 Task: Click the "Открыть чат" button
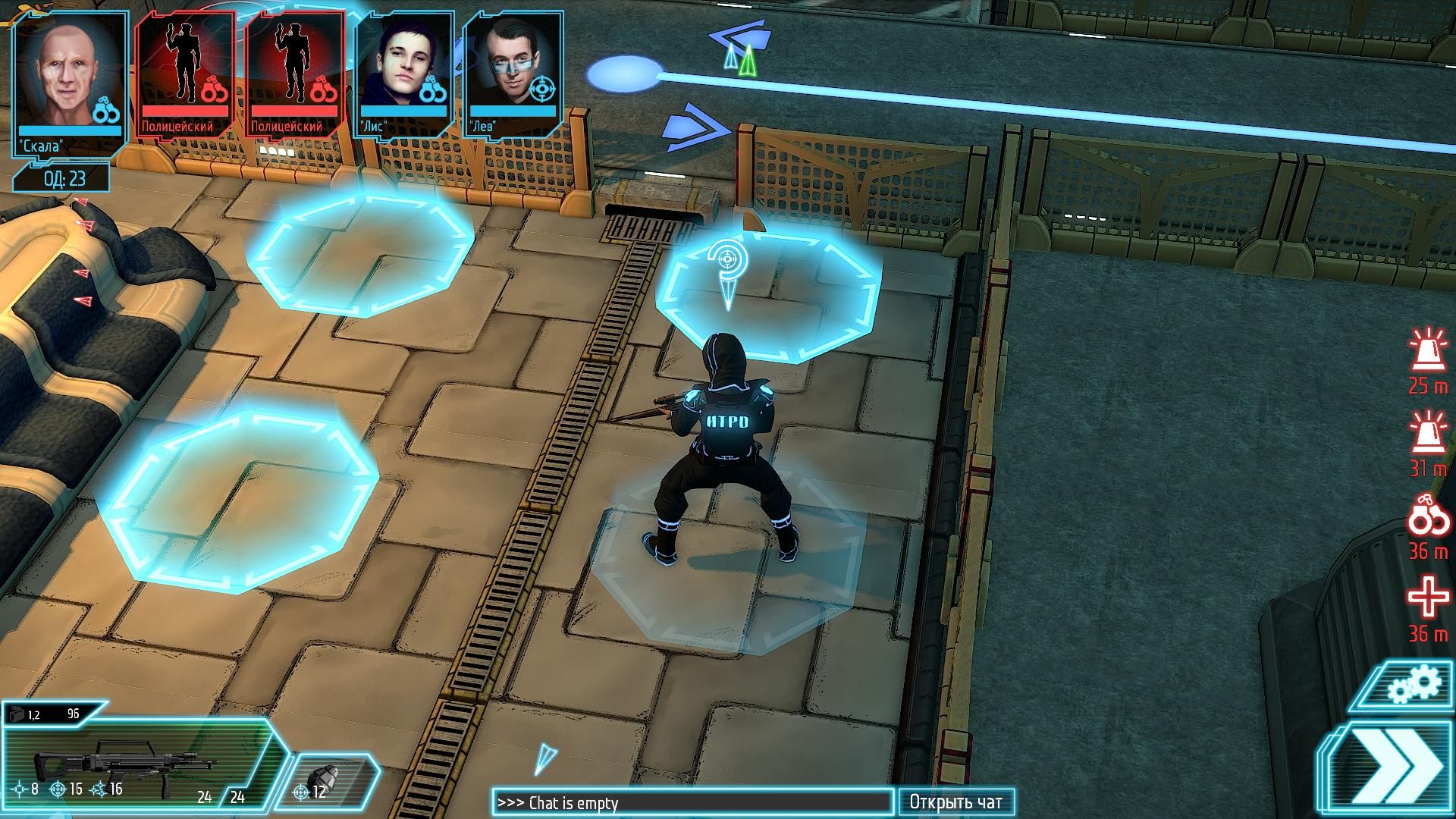pyautogui.click(x=955, y=802)
